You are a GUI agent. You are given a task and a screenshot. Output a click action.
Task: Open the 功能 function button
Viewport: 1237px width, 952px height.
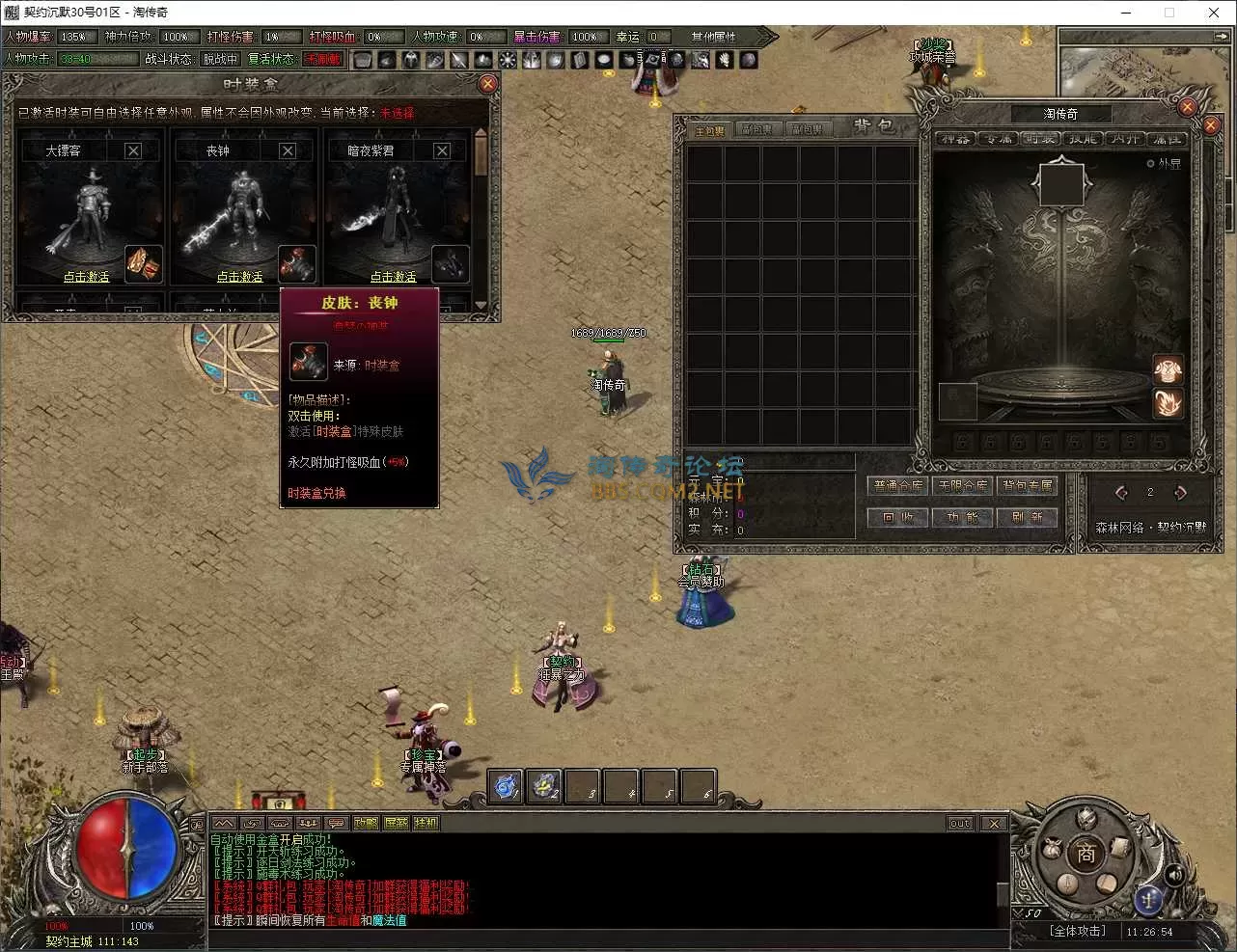963,518
